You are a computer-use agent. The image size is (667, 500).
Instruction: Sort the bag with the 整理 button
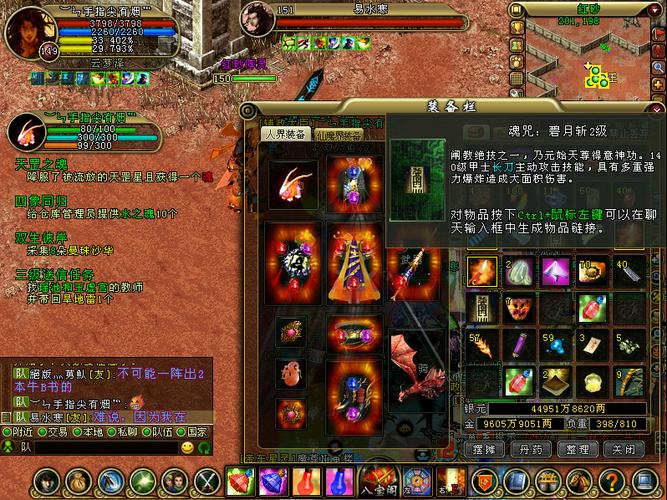click(x=577, y=450)
